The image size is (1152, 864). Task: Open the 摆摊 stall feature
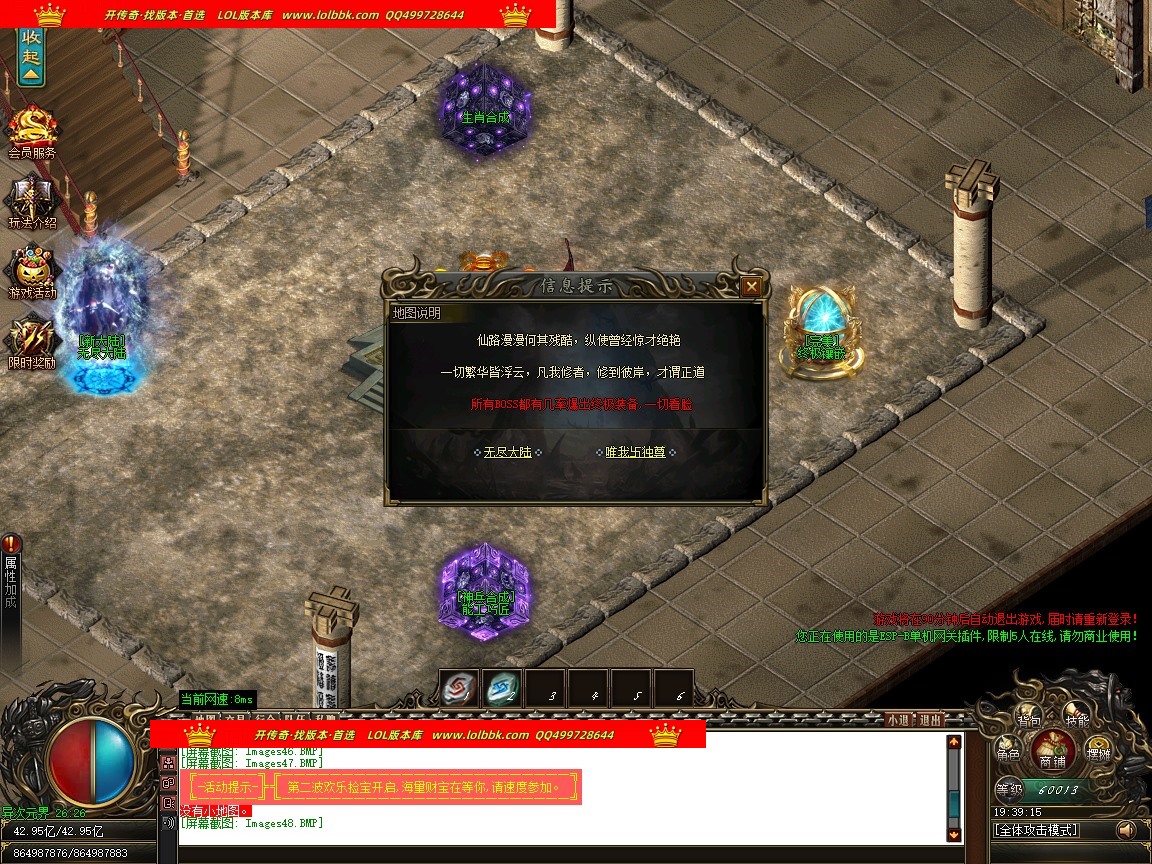coord(1099,753)
